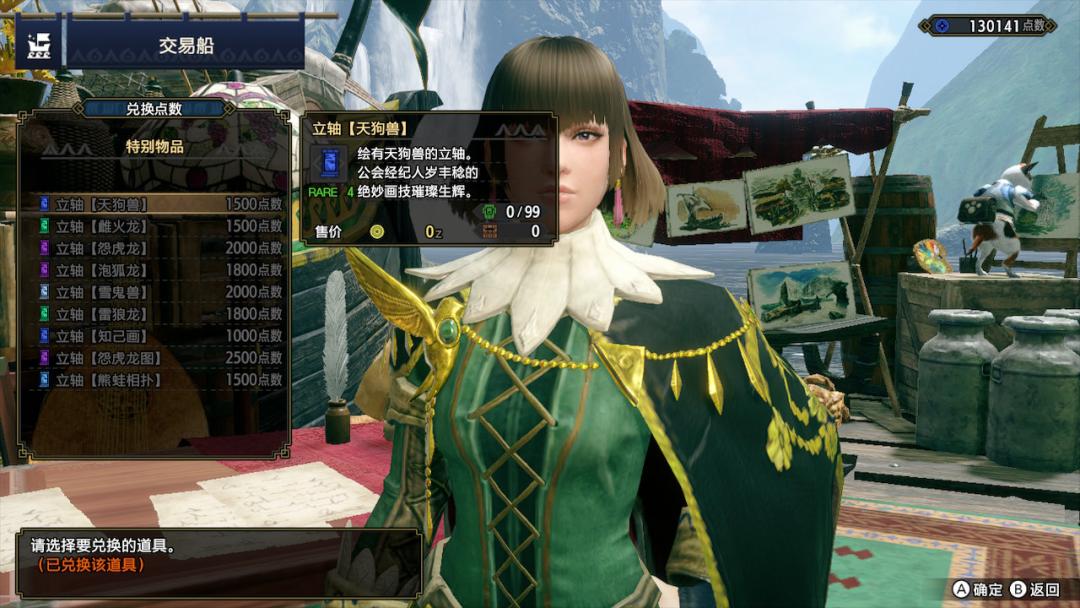This screenshot has width=1080, height=608.
Task: Choose the 立轴【雪鬼兽】 scroll
Action: 160,292
